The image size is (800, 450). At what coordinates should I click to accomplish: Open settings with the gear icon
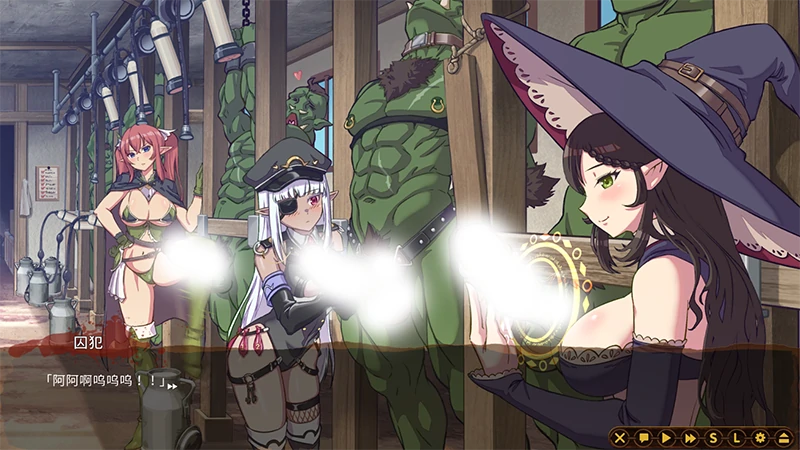click(760, 437)
